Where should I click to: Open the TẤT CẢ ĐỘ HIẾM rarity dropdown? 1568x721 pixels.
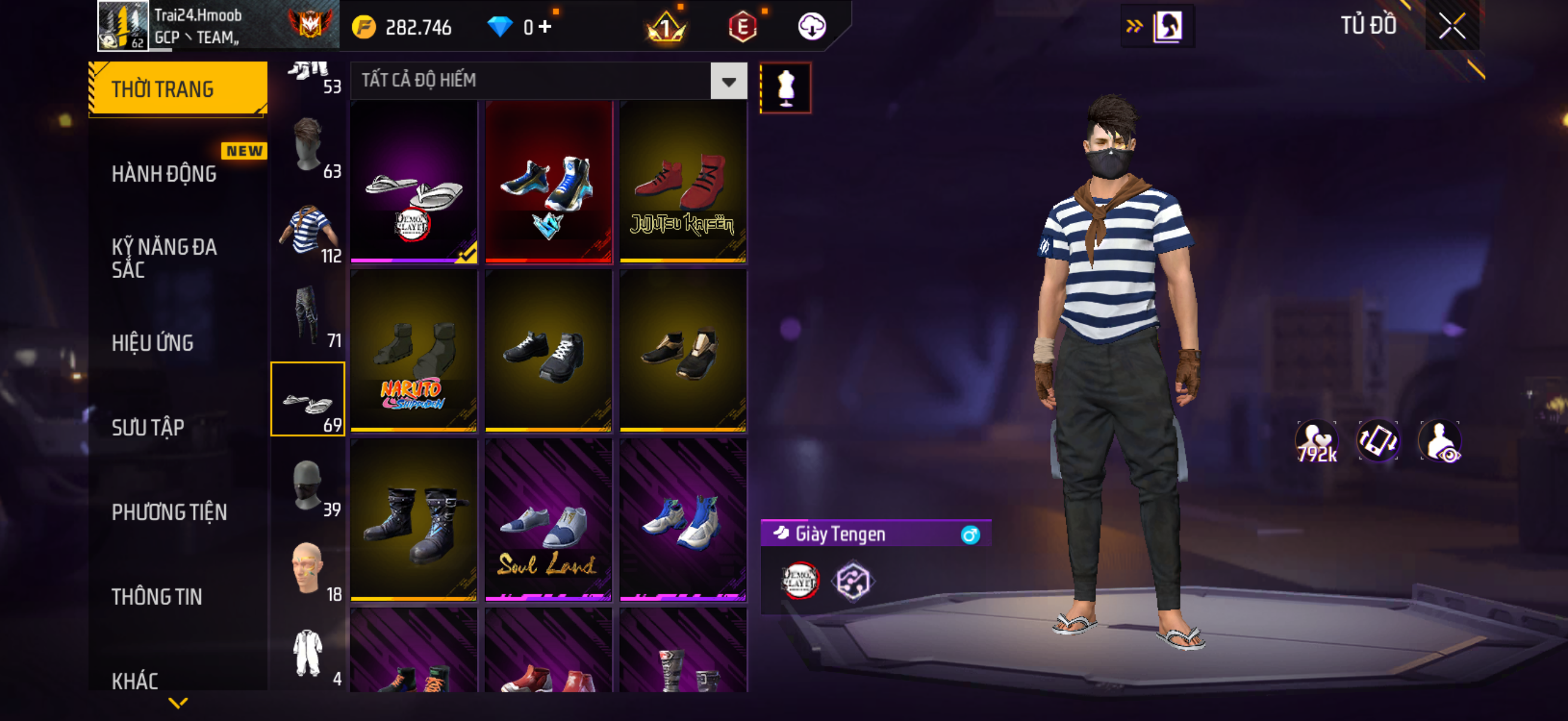728,81
